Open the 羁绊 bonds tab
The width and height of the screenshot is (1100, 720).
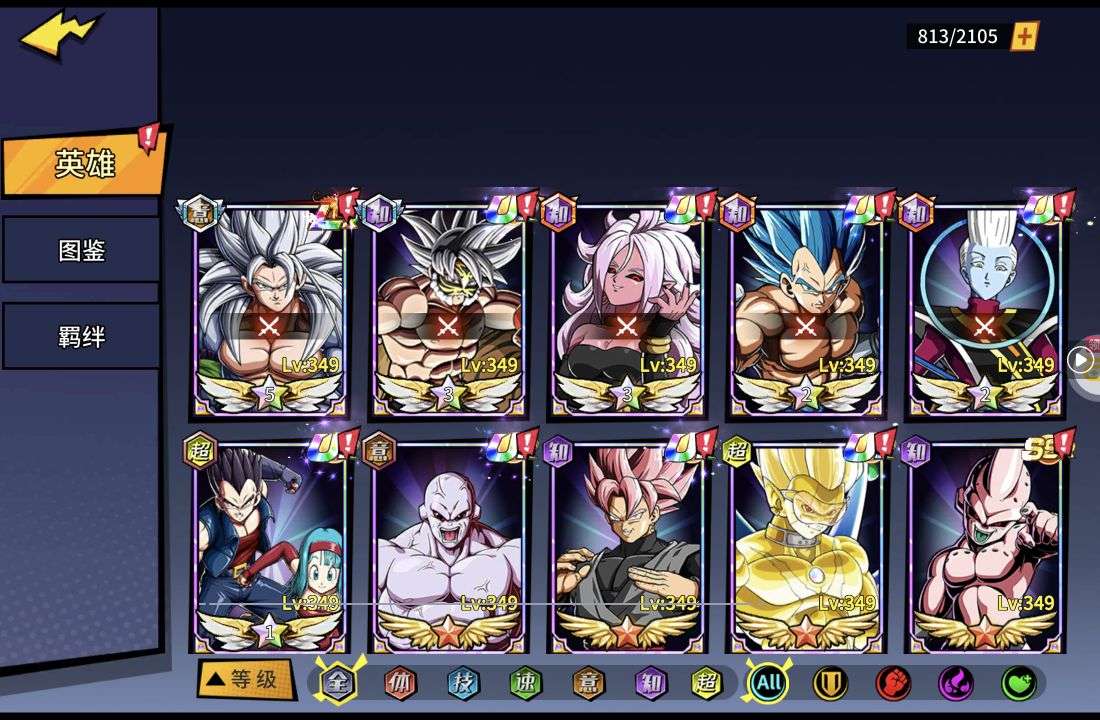82,337
